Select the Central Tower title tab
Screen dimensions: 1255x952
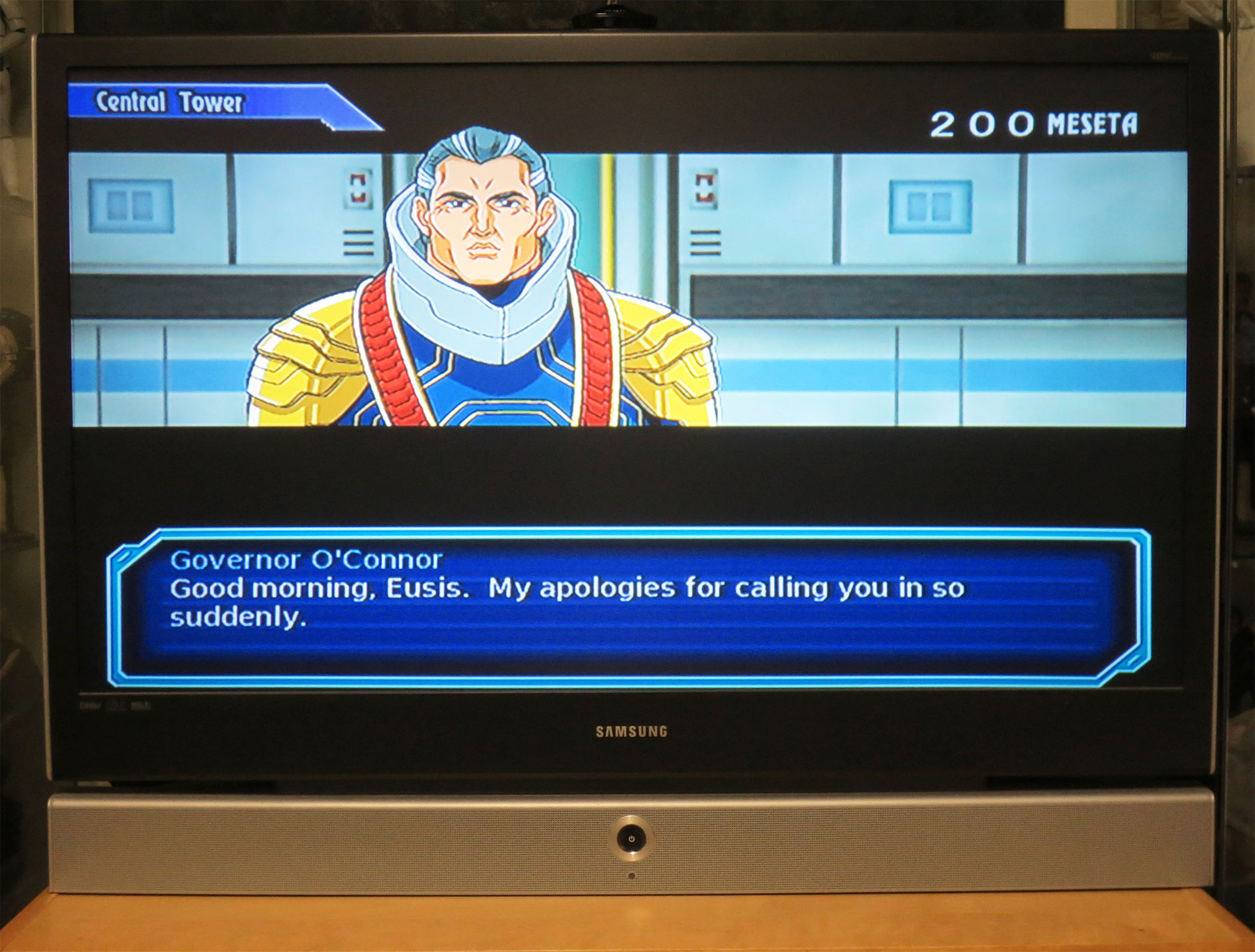(x=170, y=101)
